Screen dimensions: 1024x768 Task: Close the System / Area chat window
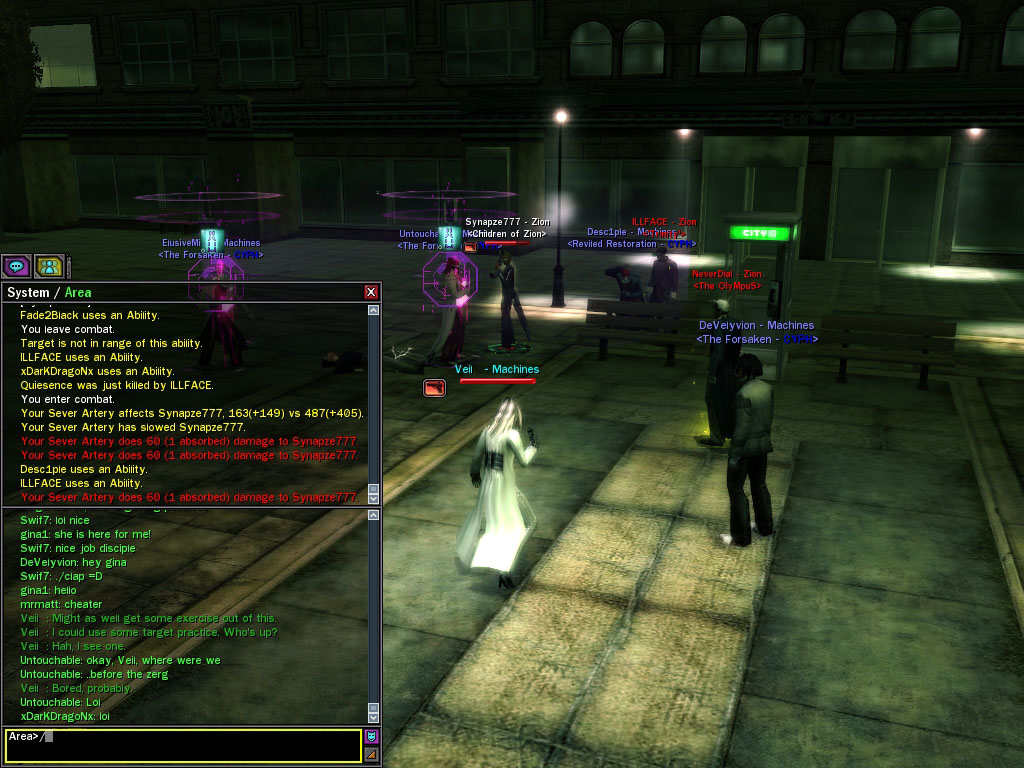pyautogui.click(x=371, y=292)
